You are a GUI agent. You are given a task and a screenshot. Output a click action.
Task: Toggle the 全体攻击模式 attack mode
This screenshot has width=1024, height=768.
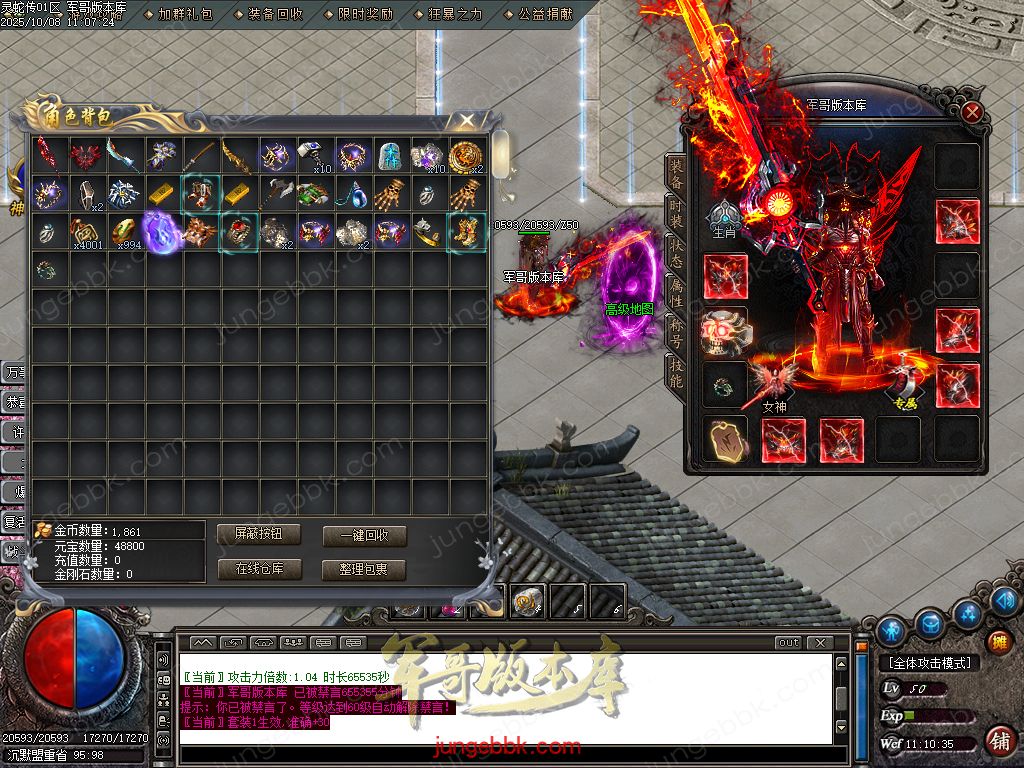(x=929, y=663)
